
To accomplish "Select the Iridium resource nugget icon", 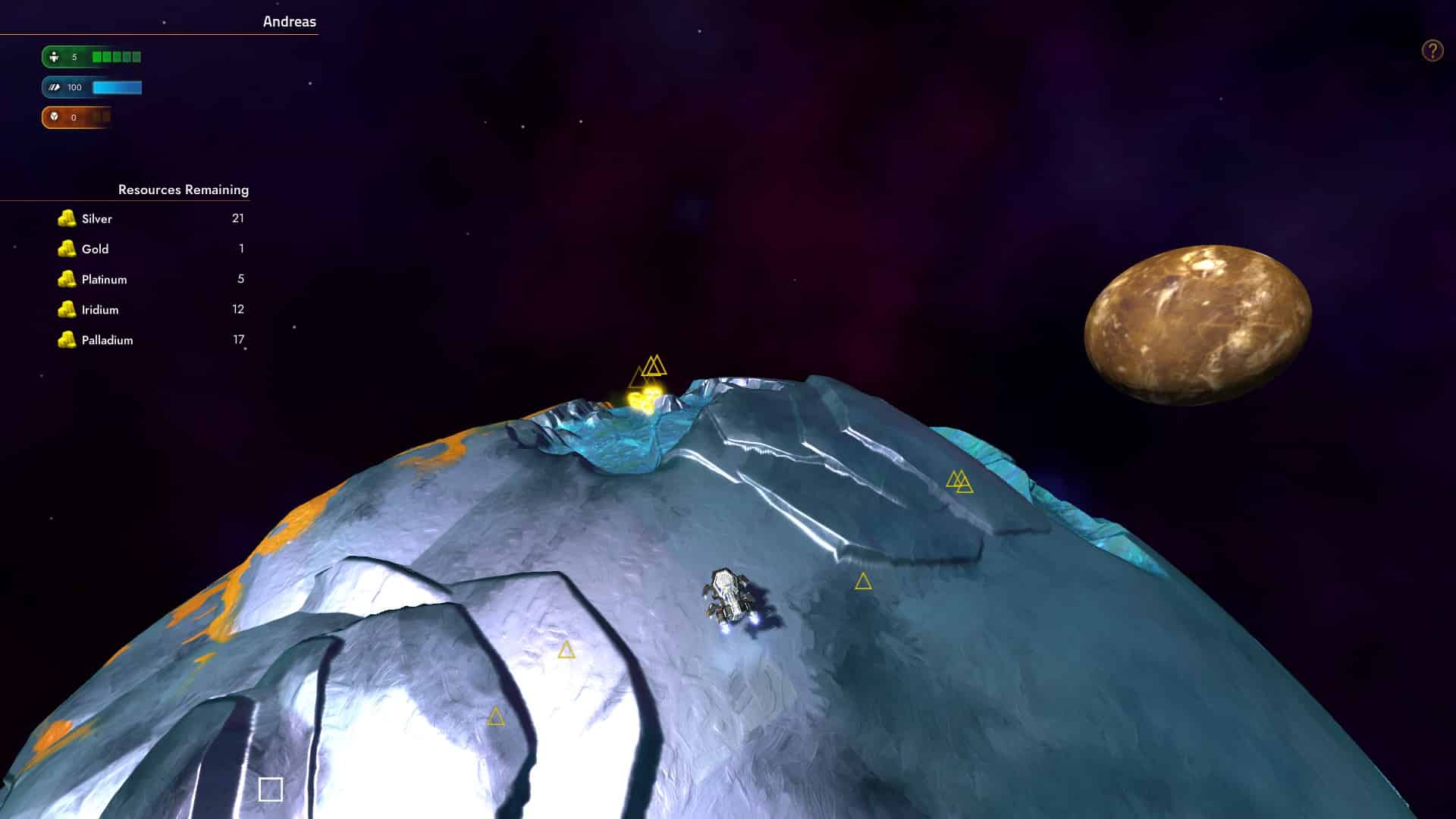I will click(67, 309).
